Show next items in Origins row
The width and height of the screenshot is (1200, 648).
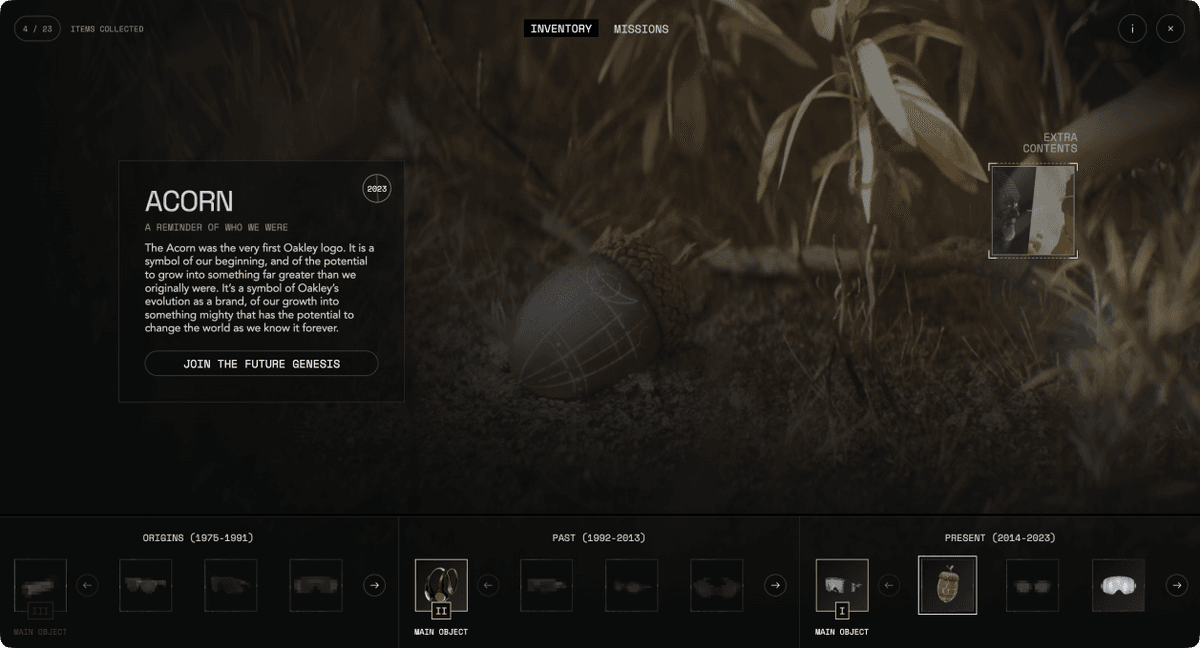tap(374, 585)
